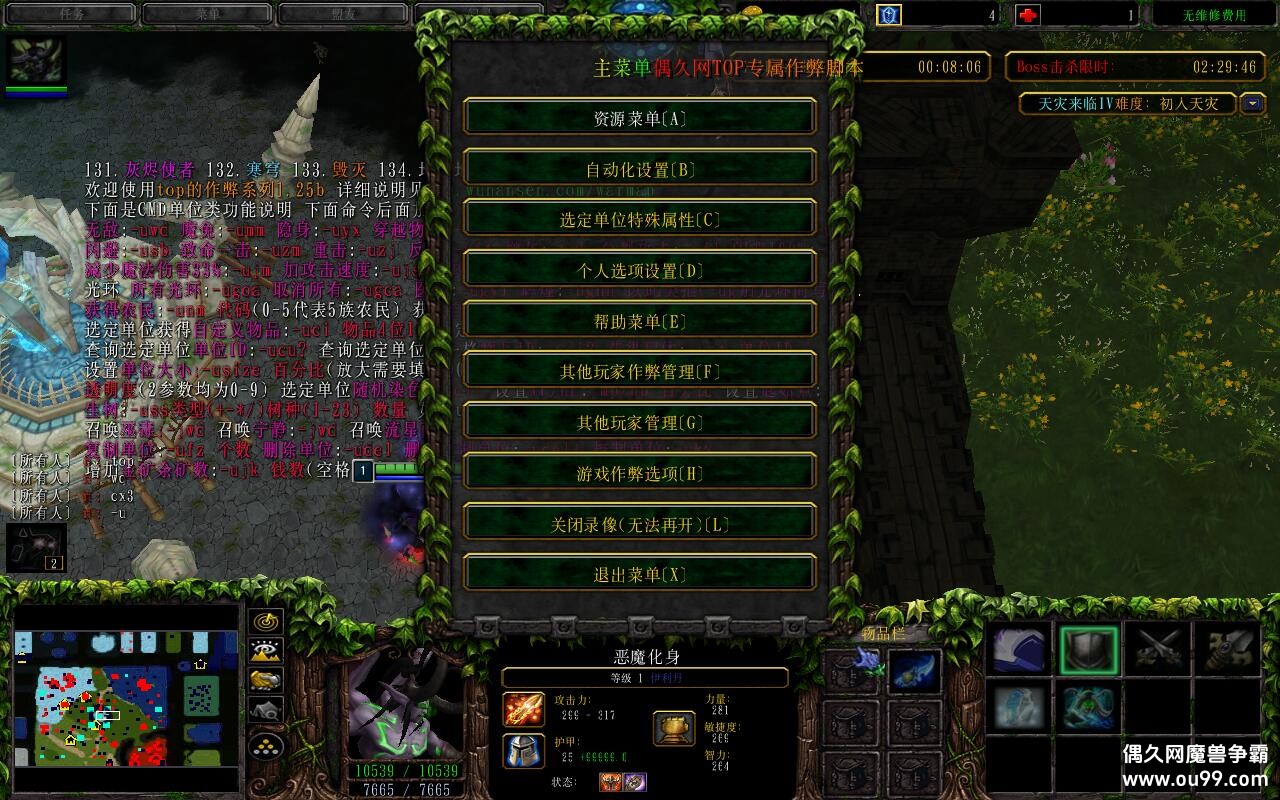Toggle the formation movement button beside minimap
This screenshot has width=1280, height=800.
(x=266, y=746)
